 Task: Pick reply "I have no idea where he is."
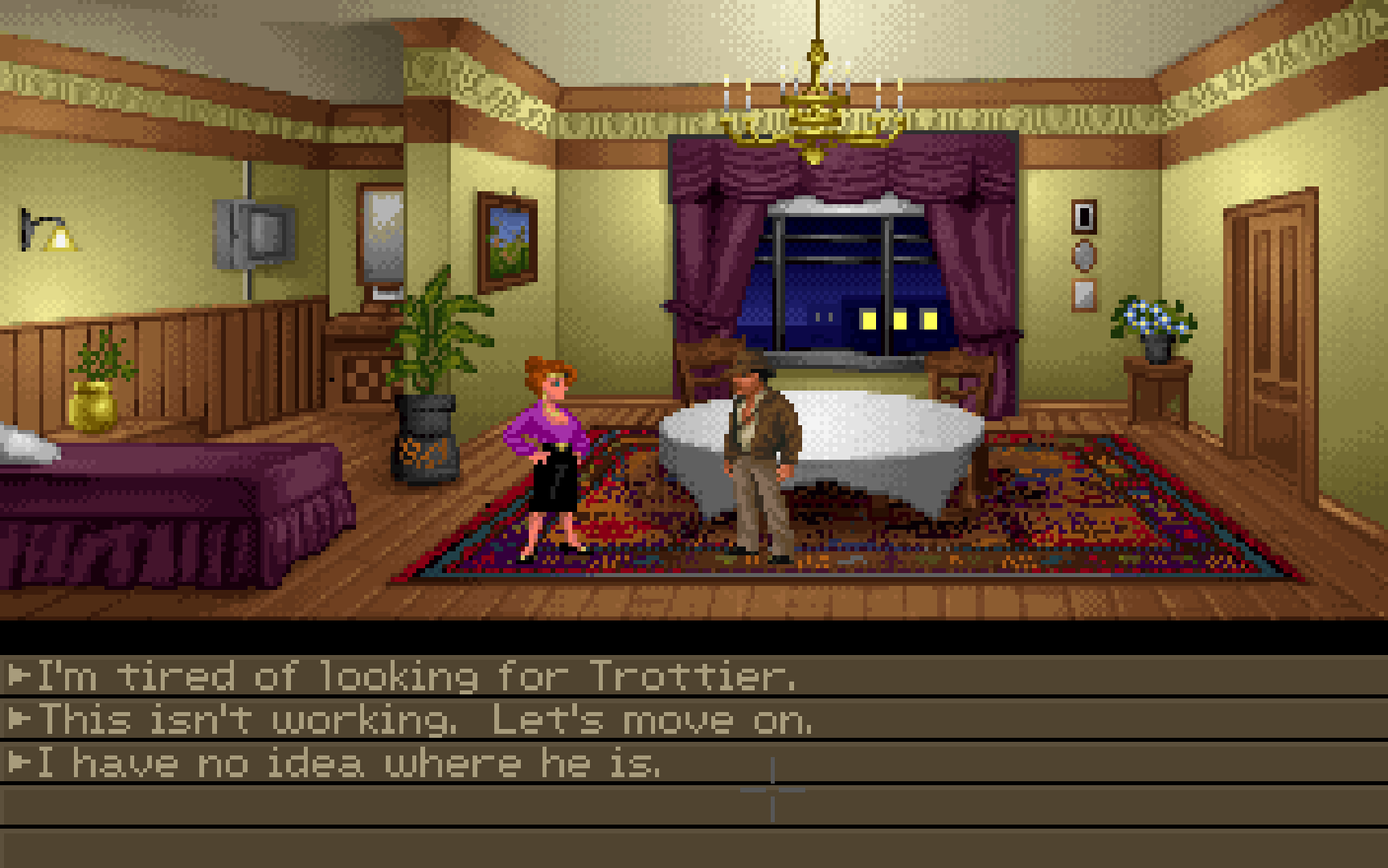pos(350,763)
